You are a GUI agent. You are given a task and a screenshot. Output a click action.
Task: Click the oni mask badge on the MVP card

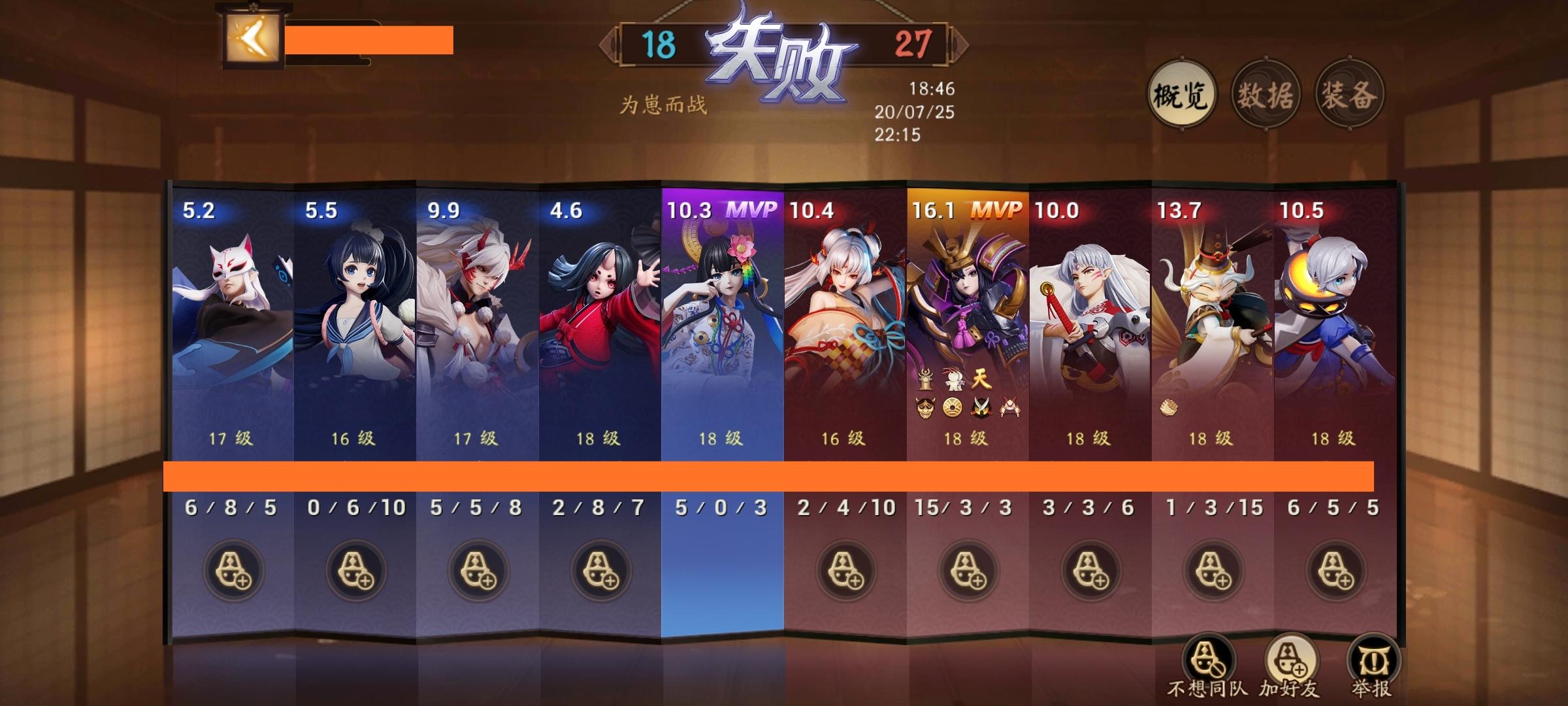[x=925, y=407]
